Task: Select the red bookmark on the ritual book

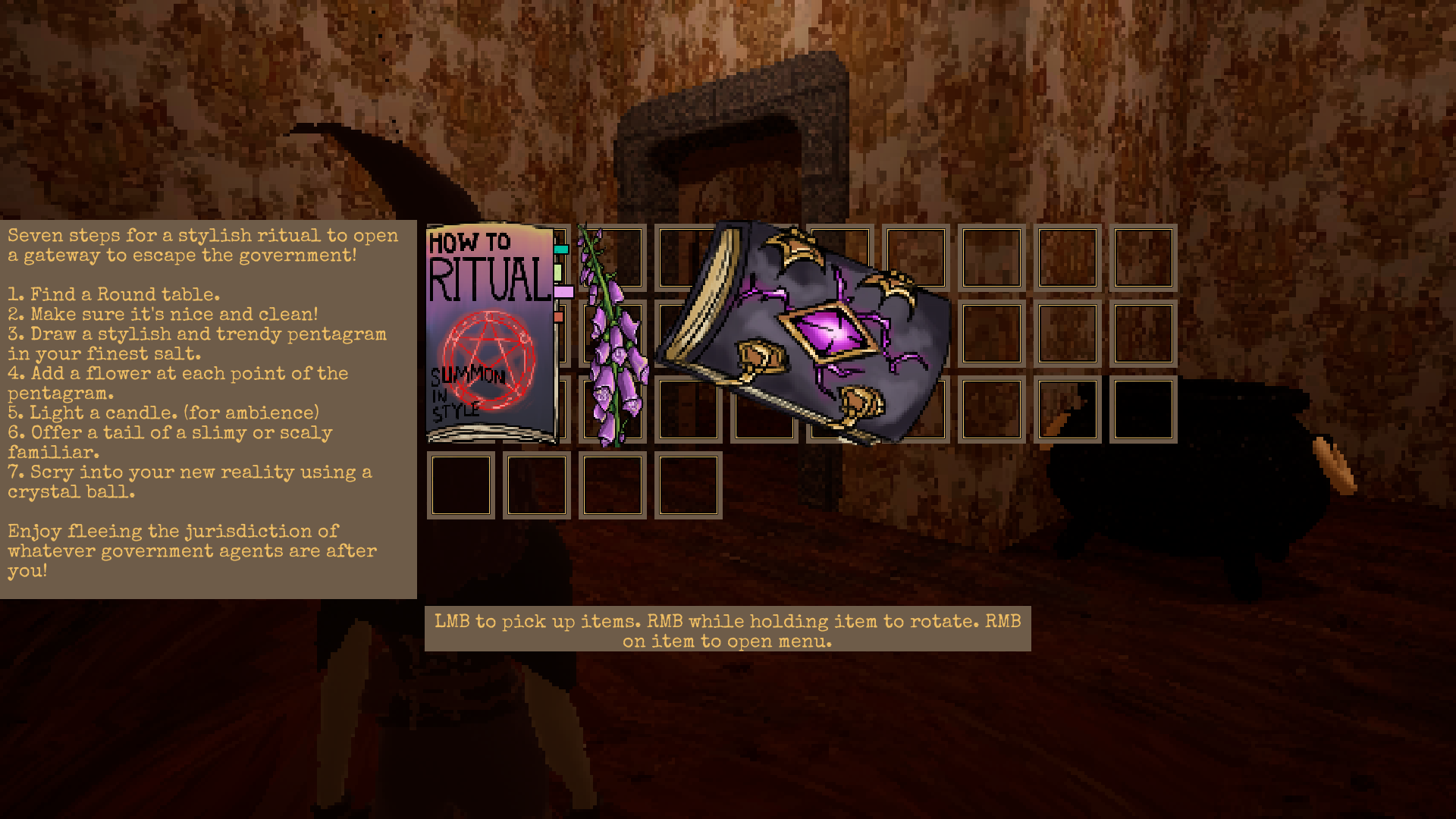Action: tap(559, 317)
